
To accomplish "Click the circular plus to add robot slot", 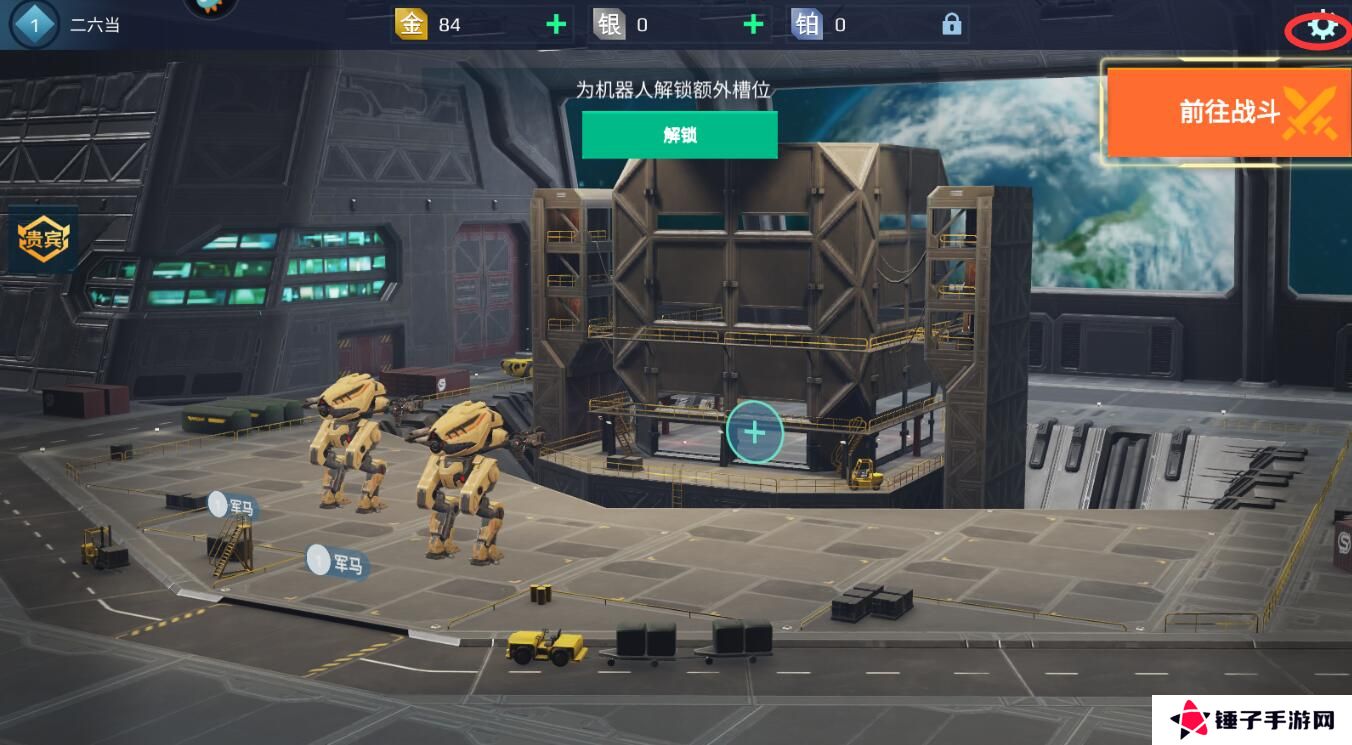I will click(x=754, y=432).
